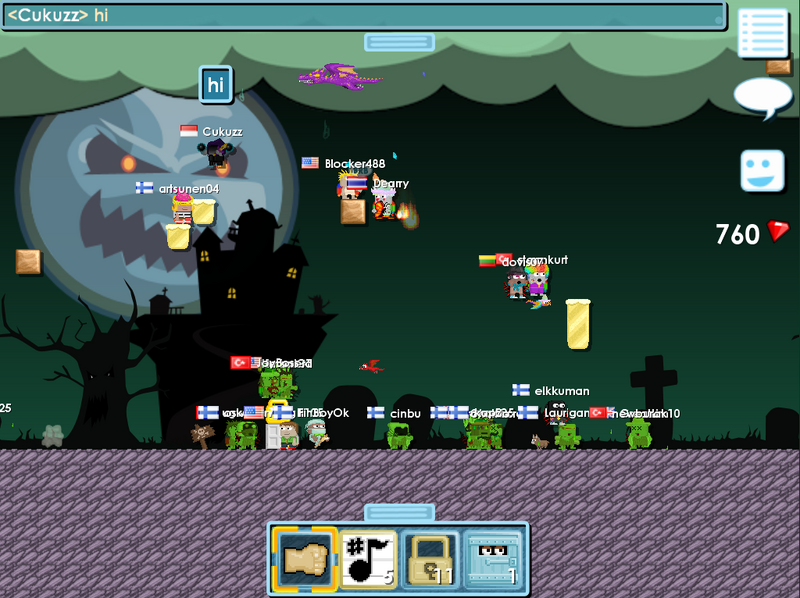Image resolution: width=800 pixels, height=598 pixels.
Task: Open the list menu icon
Action: [763, 33]
